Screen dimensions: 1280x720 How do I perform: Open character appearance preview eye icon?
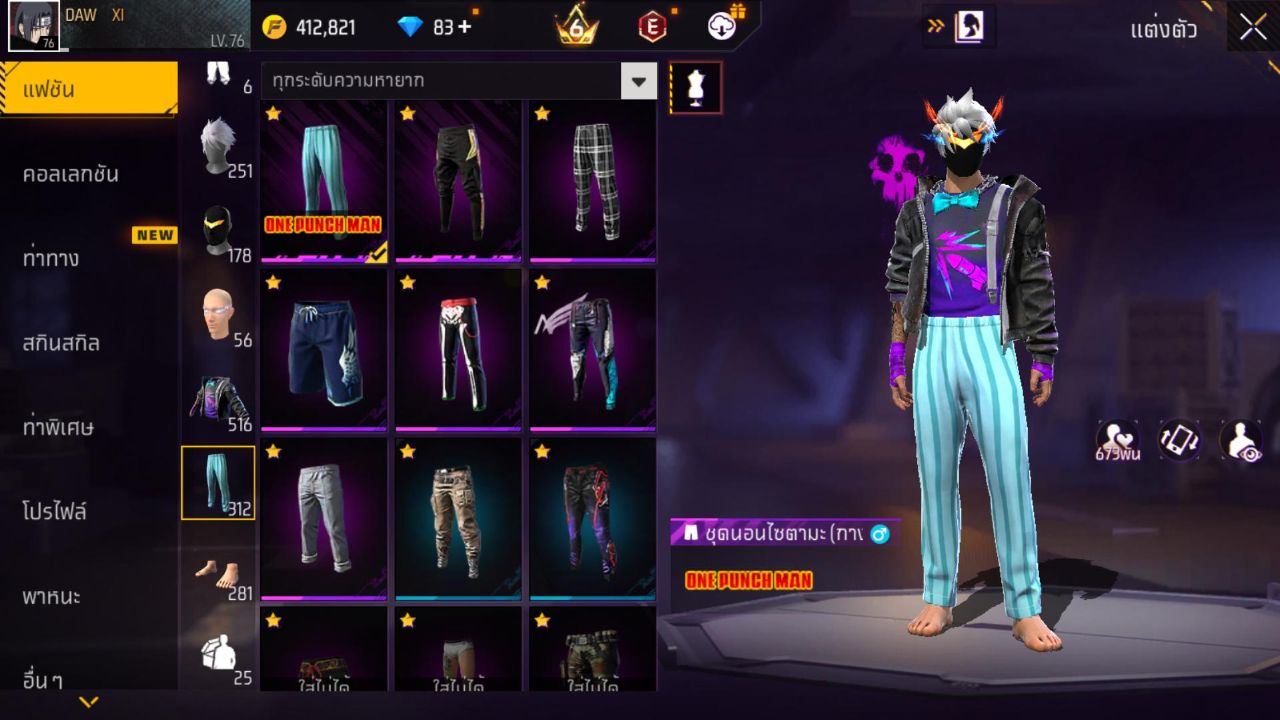(1243, 441)
